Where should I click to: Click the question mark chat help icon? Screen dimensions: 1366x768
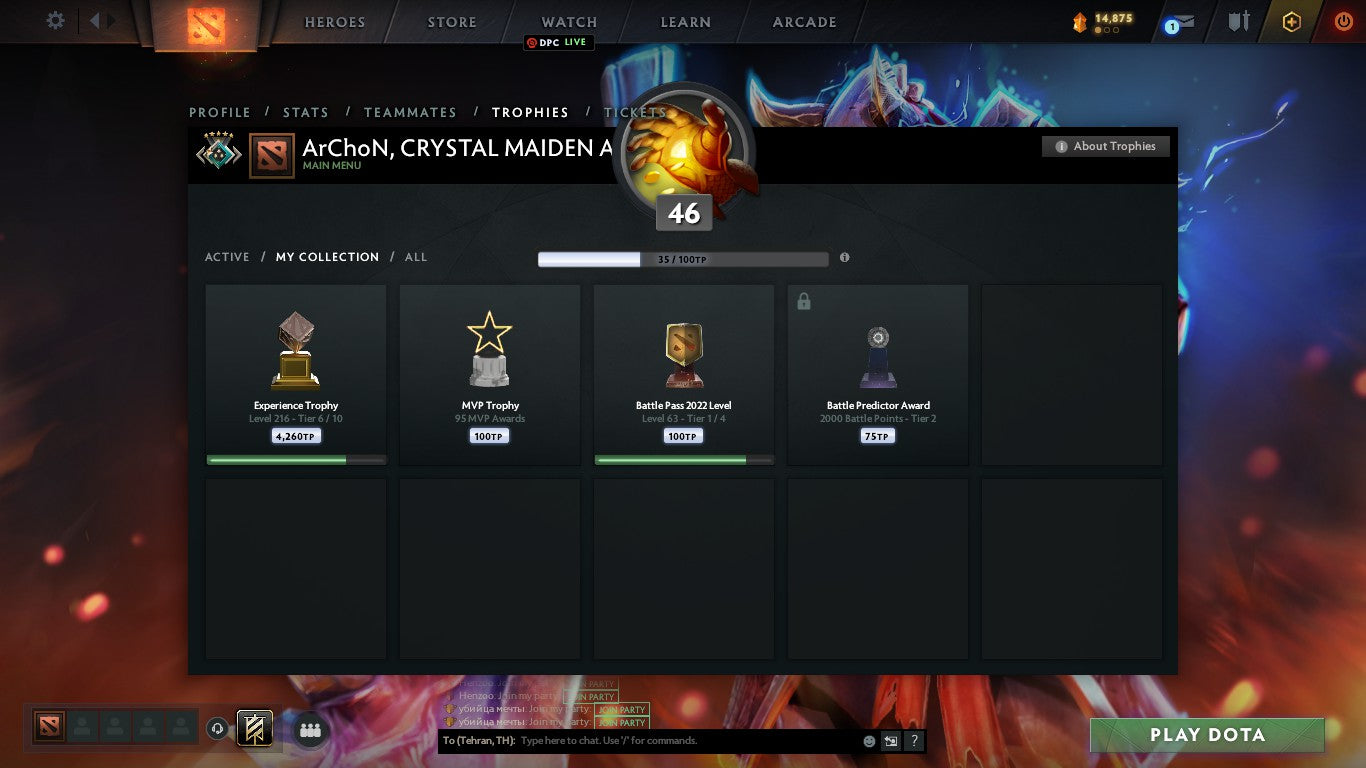[913, 742]
